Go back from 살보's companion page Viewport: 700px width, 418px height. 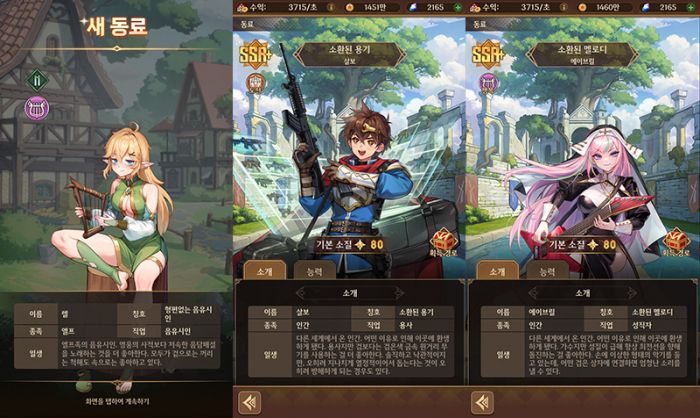[x=248, y=402]
